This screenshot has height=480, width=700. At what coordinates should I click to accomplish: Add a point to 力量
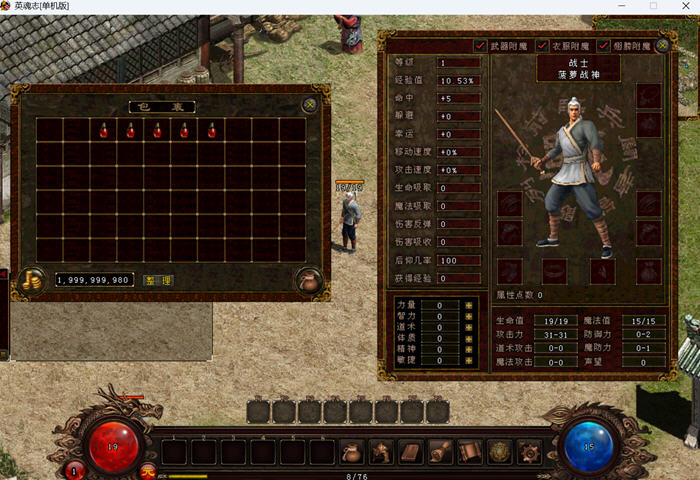468,304
